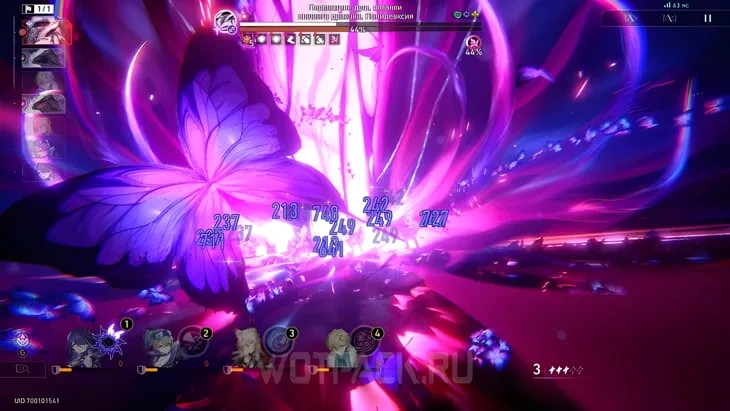Pause the battle
The image size is (730, 411).
click(x=708, y=18)
